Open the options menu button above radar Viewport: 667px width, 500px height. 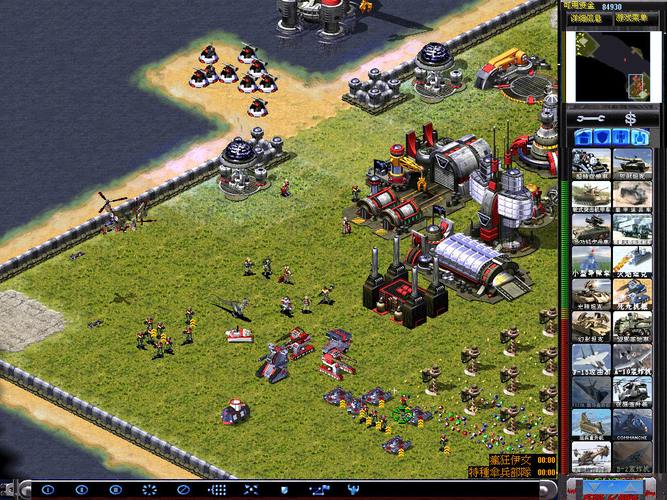point(637,18)
